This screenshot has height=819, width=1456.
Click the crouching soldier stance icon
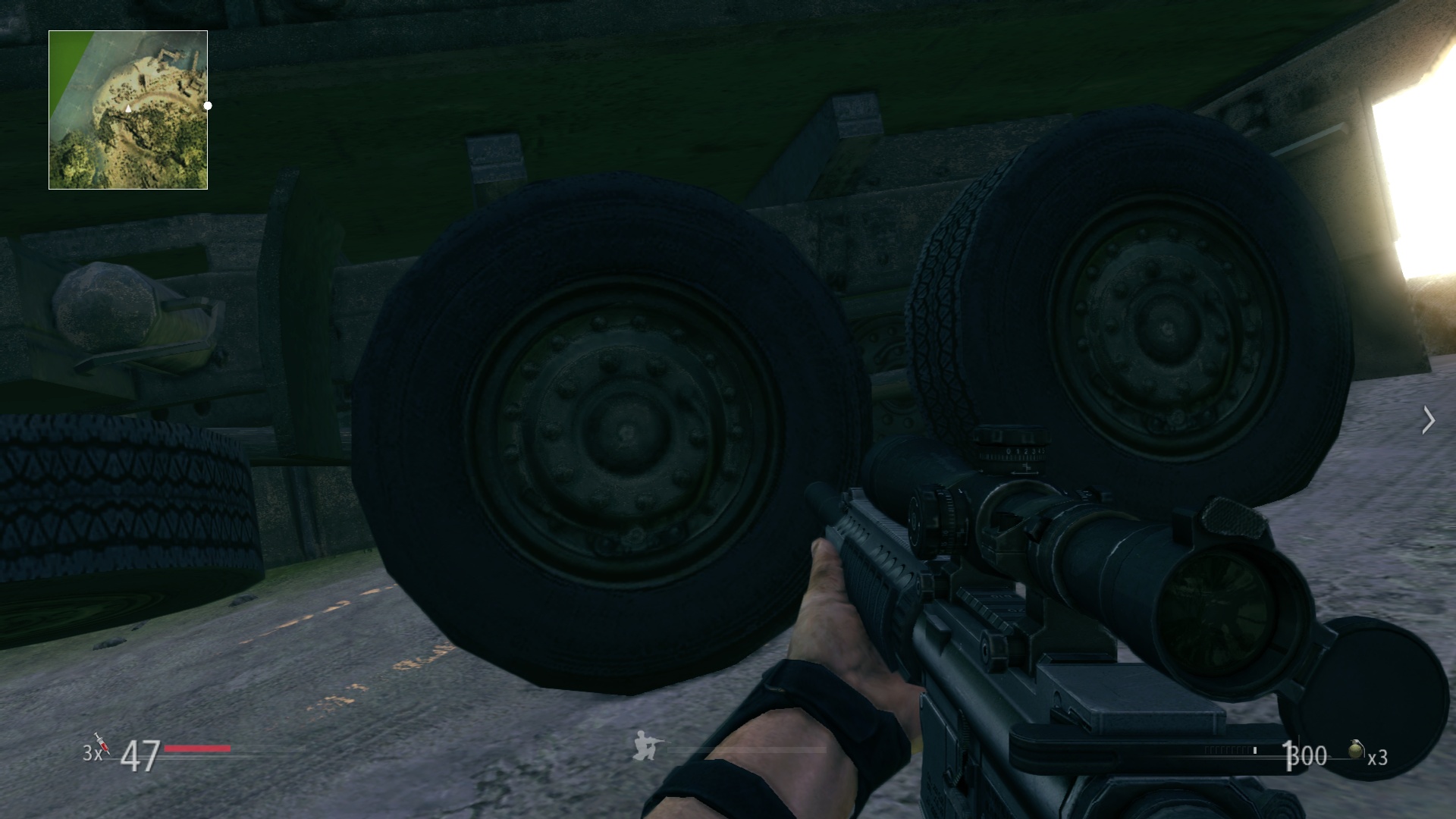[x=648, y=745]
